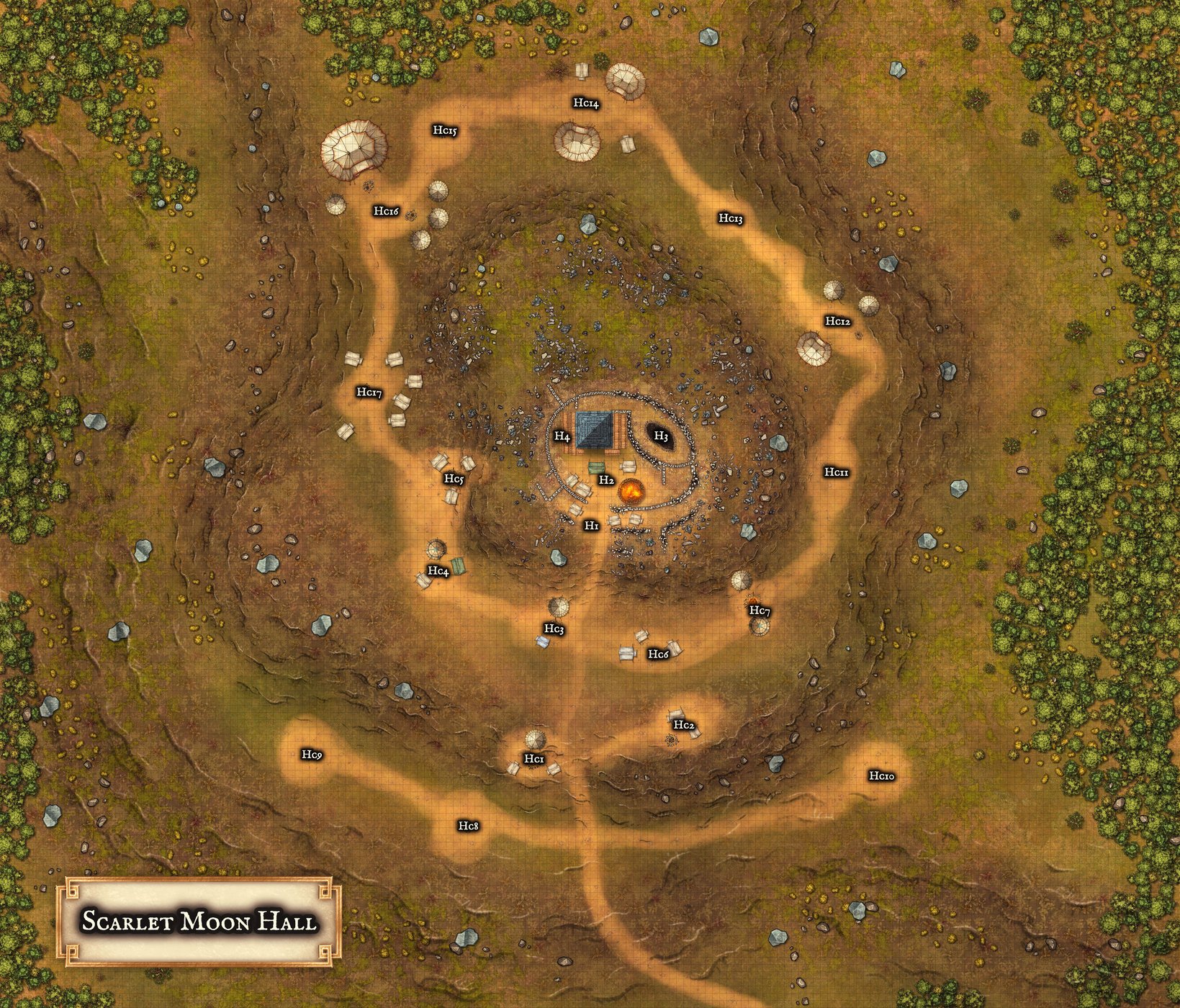
Task: Click the Hc6 map marker
Action: point(659,654)
